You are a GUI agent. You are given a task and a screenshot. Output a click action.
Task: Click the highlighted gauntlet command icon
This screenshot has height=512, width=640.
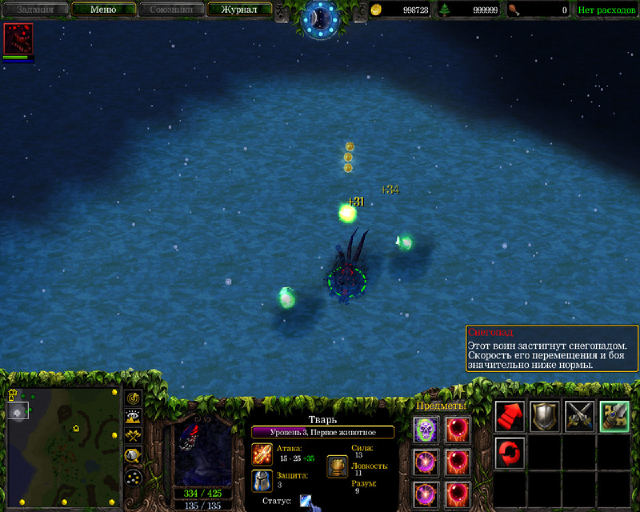click(614, 416)
